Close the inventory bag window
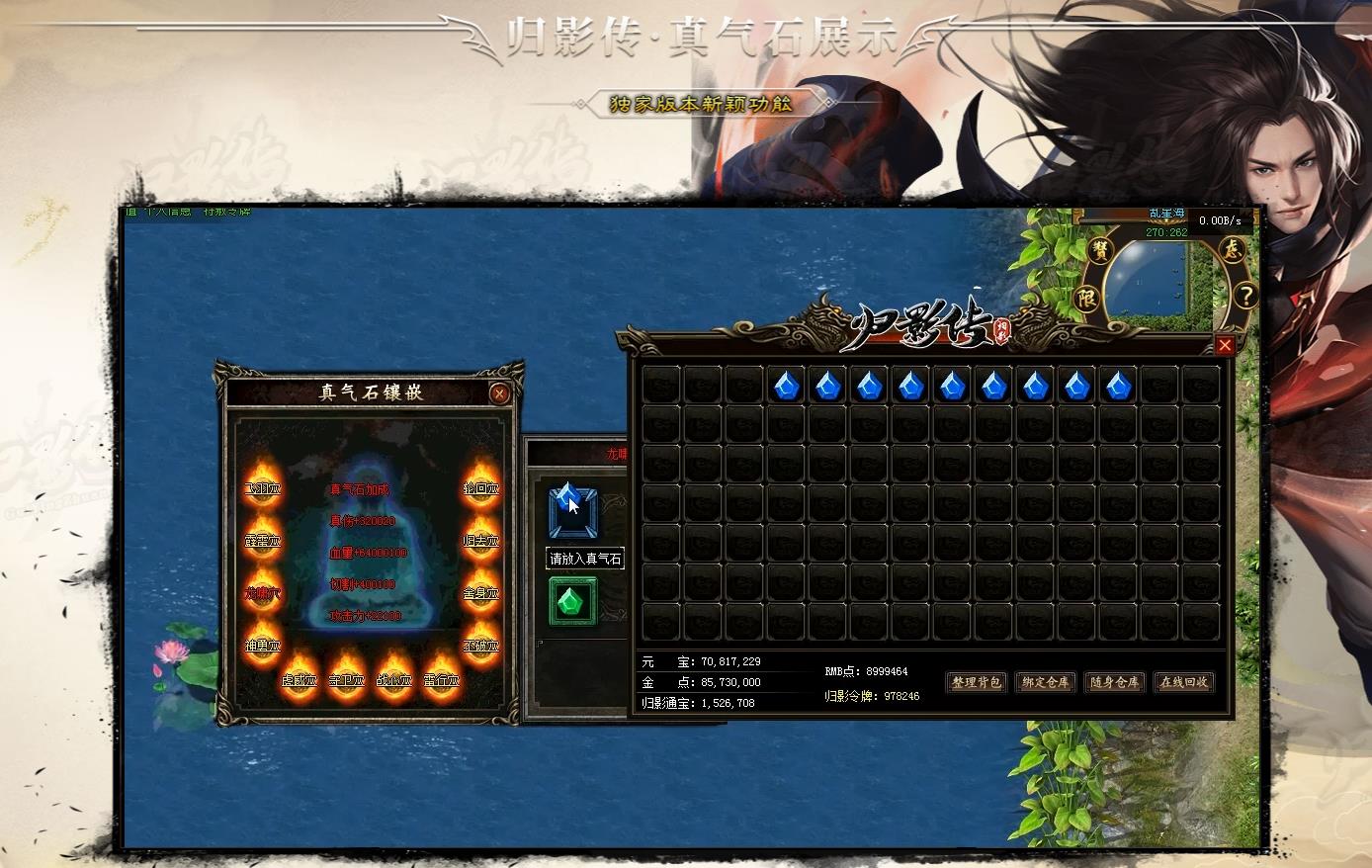1372x868 pixels. [x=1225, y=345]
